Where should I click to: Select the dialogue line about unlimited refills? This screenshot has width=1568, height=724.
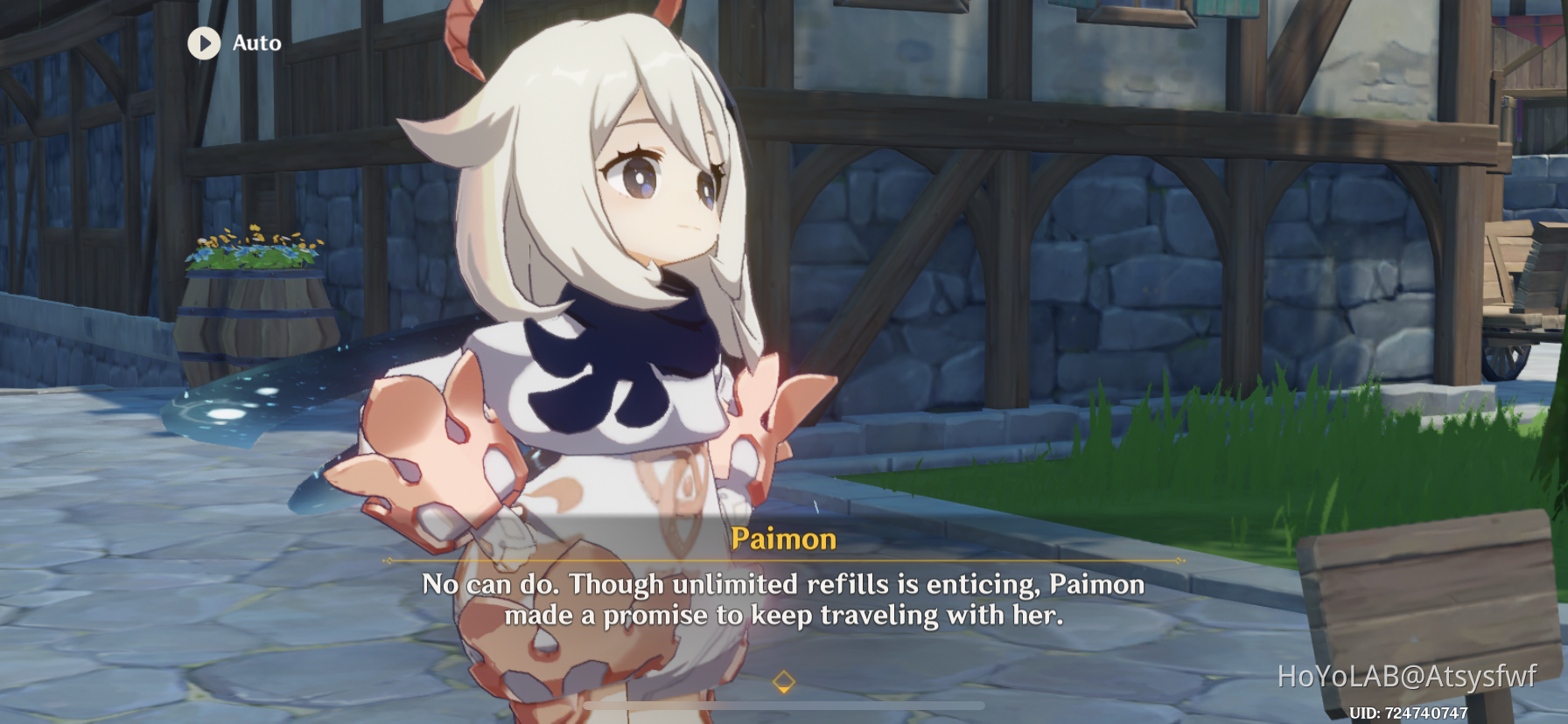[x=781, y=582]
